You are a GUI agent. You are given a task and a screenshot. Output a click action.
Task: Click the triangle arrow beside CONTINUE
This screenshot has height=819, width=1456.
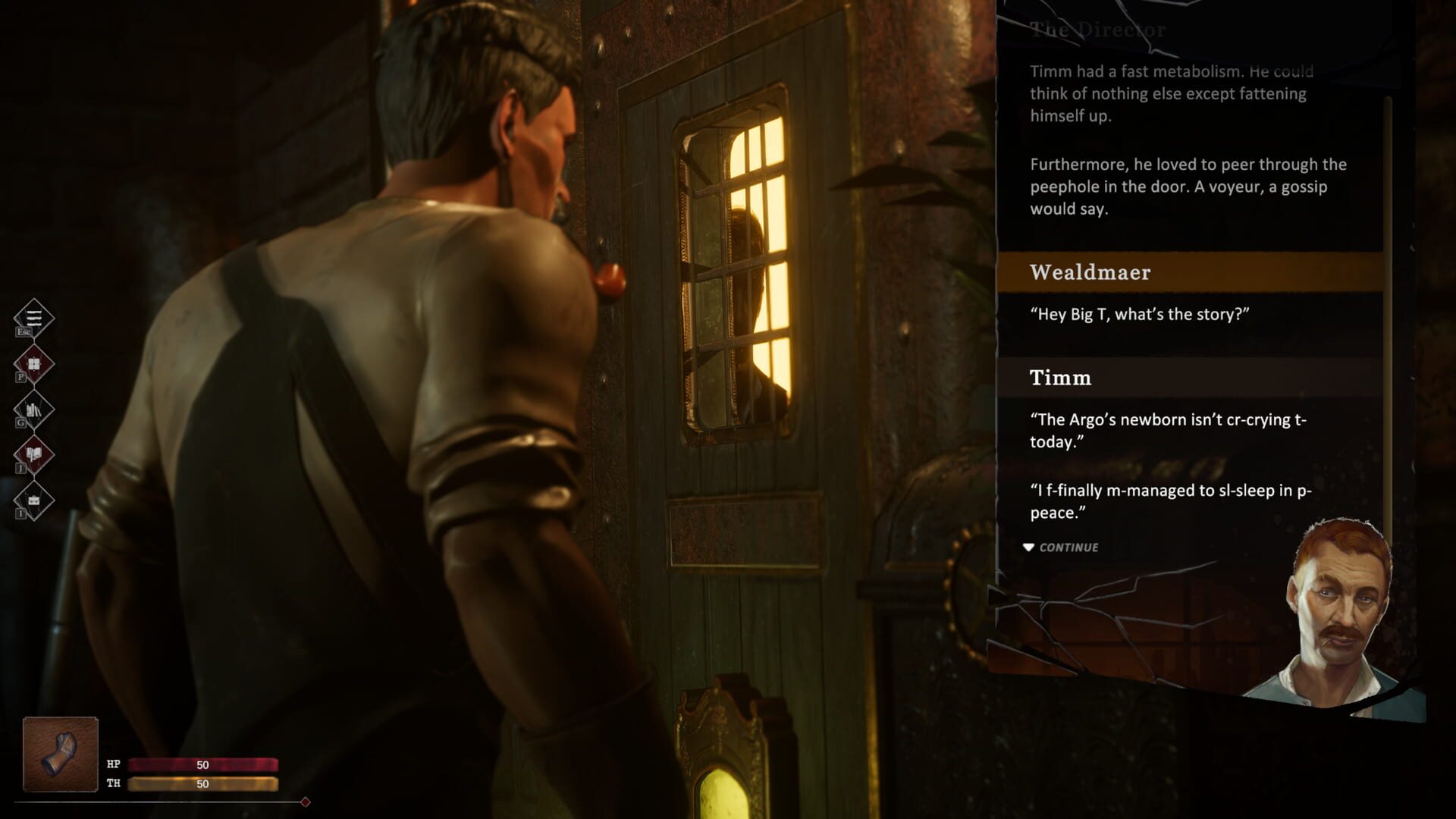point(1030,546)
